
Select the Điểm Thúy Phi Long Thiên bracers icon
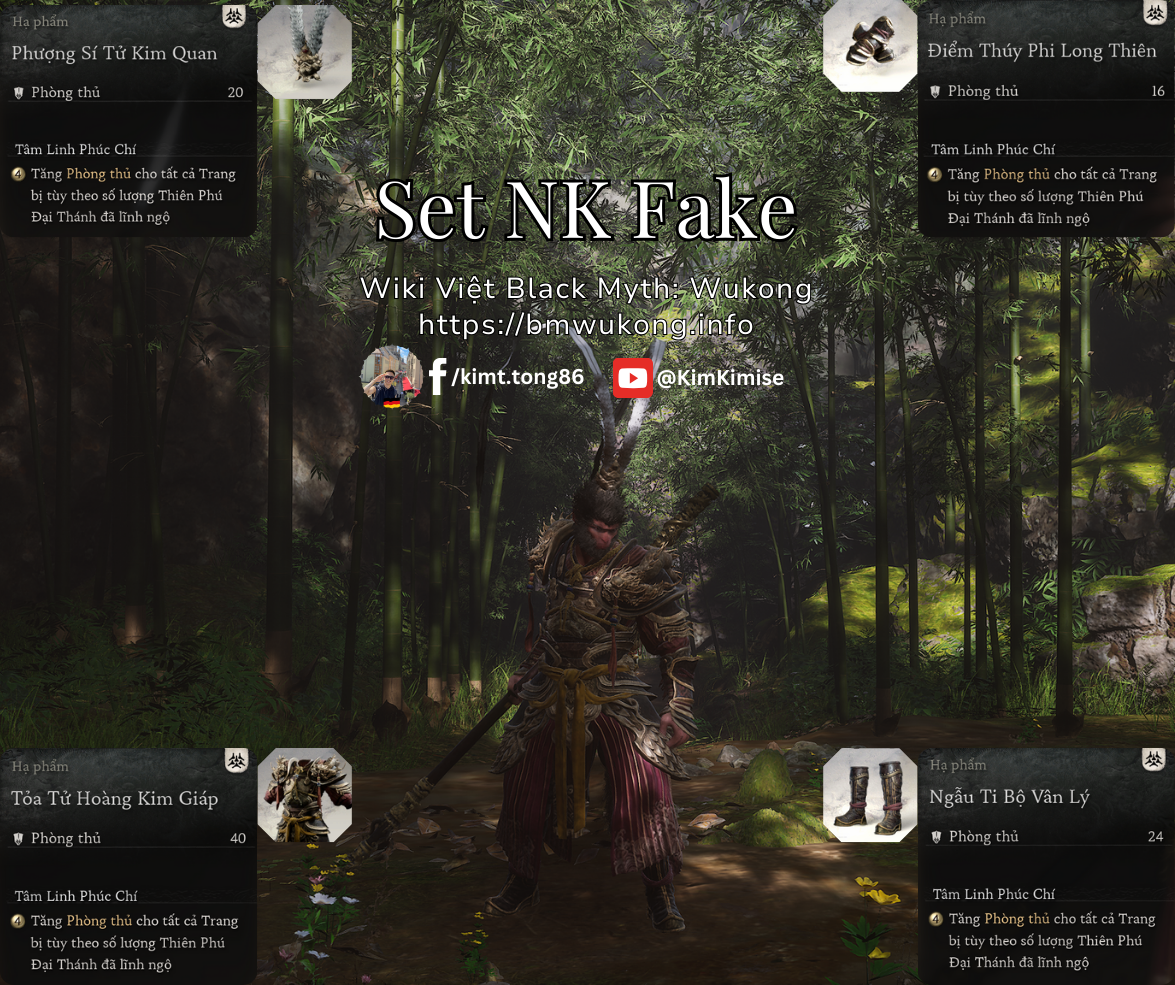coord(870,46)
